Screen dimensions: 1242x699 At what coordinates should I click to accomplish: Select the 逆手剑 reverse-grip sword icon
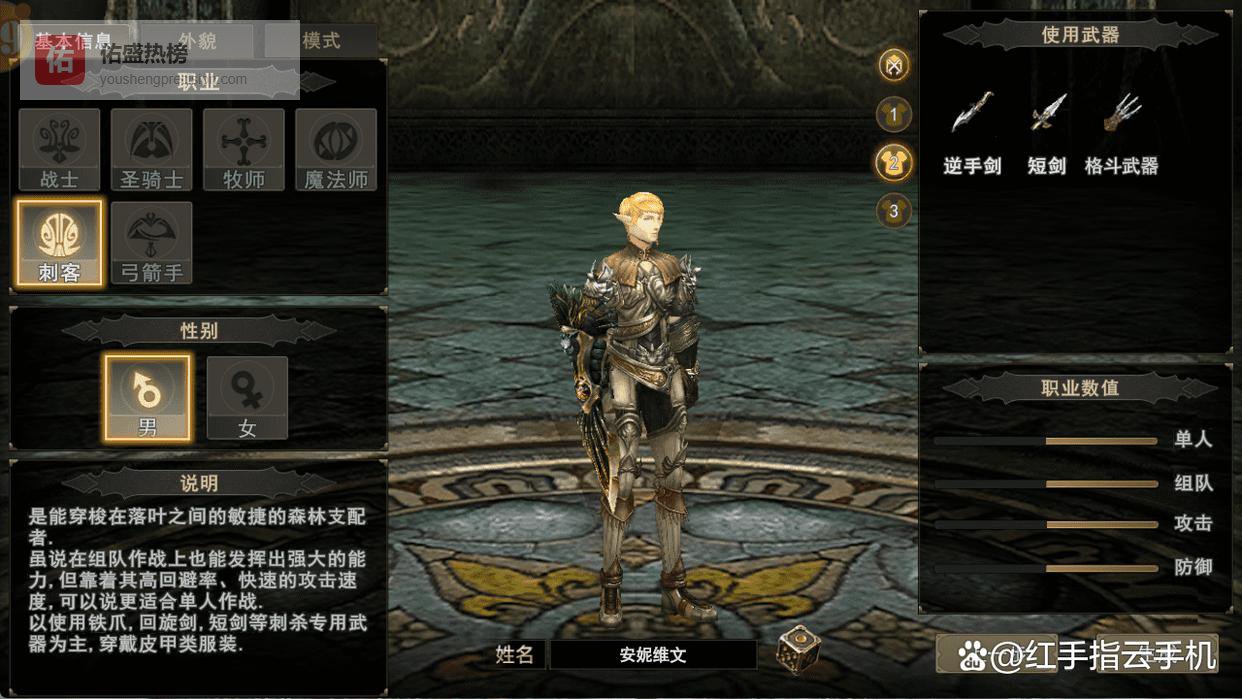(972, 113)
